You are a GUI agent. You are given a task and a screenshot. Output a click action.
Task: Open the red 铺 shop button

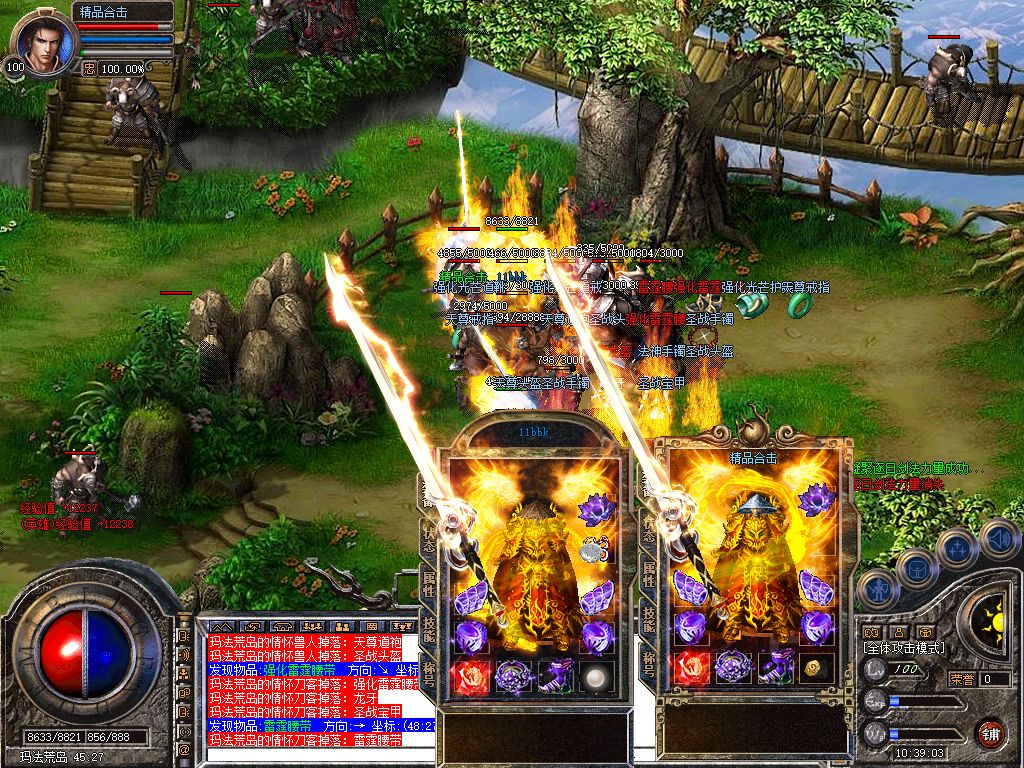990,732
